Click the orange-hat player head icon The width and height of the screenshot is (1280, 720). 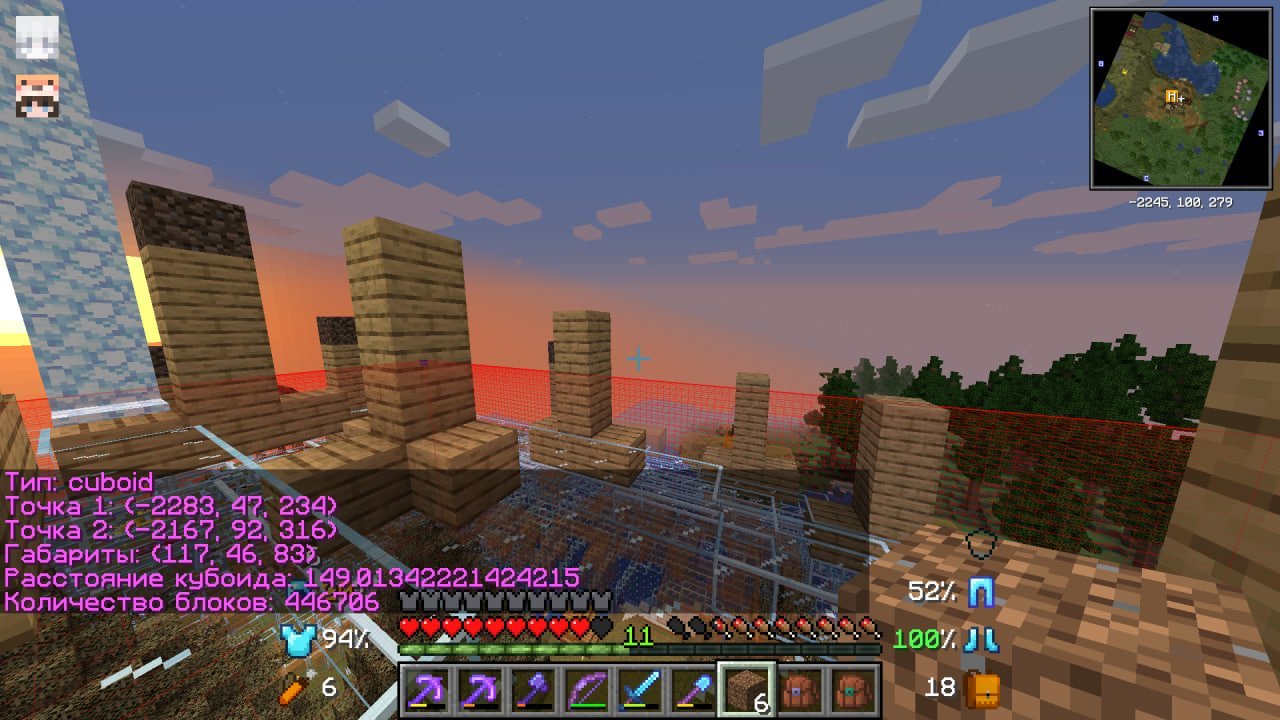click(x=37, y=96)
